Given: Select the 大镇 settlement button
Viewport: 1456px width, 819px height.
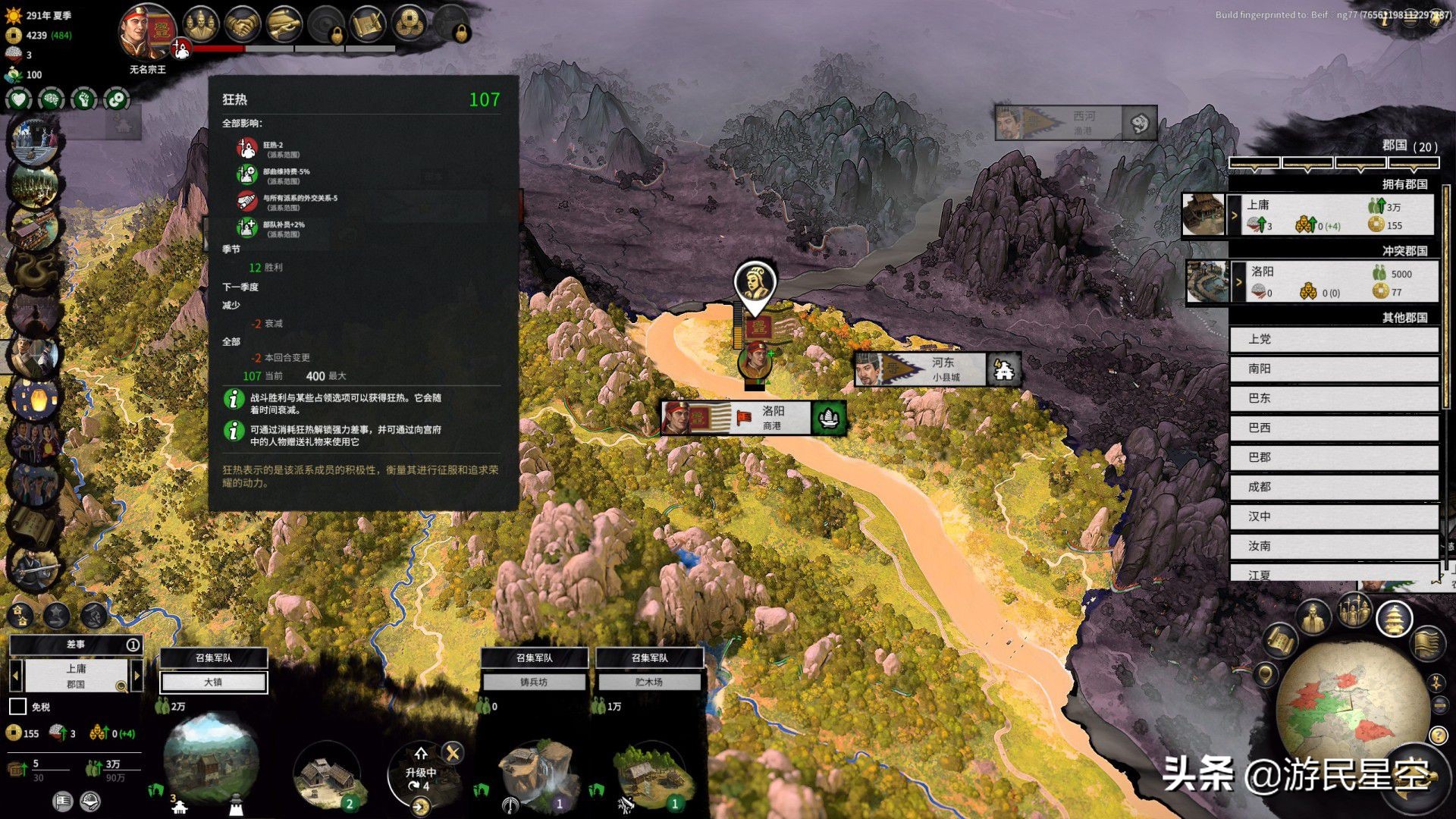Looking at the screenshot, I should pos(213,682).
